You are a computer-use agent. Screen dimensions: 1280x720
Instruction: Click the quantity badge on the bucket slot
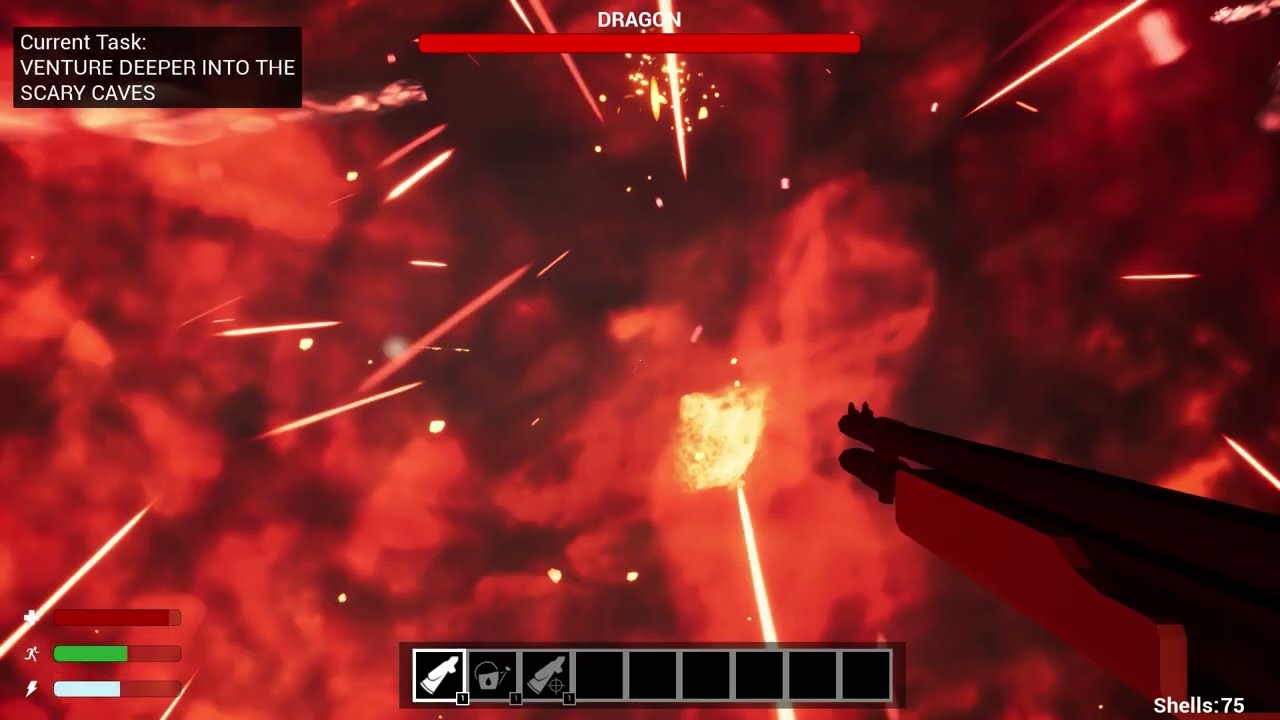[x=515, y=699]
